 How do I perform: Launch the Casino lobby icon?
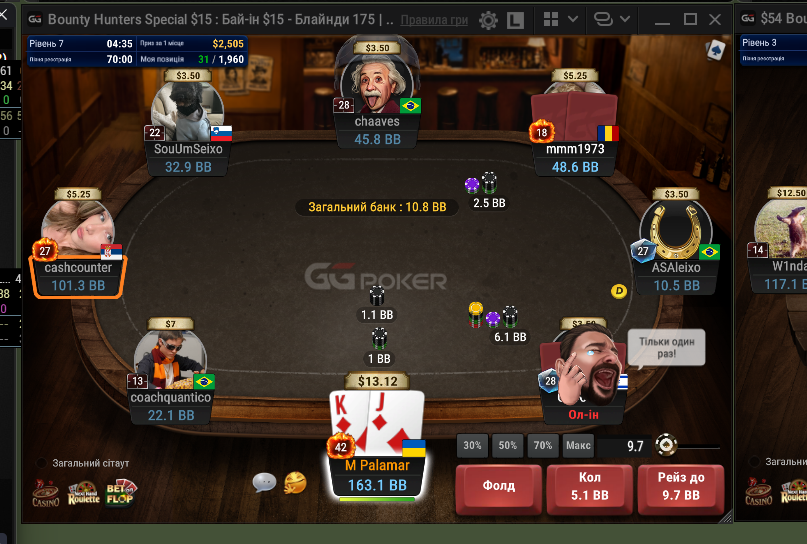tap(45, 492)
